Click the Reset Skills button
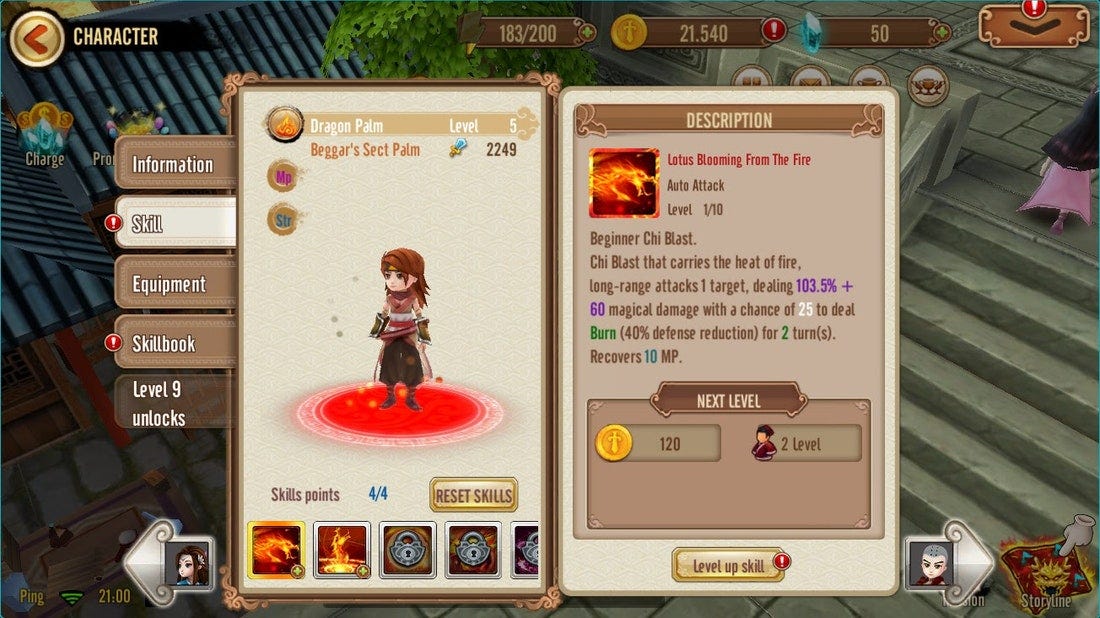This screenshot has width=1100, height=618. 473,495
